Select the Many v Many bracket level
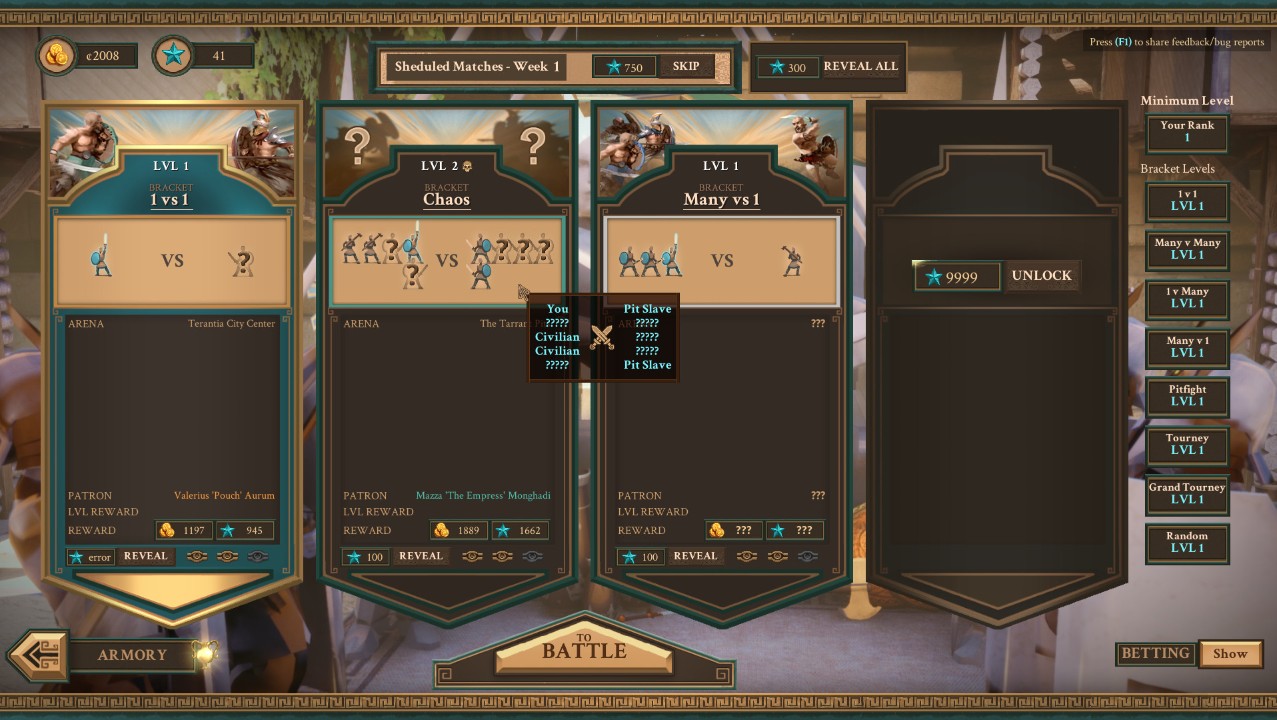 coord(1187,249)
